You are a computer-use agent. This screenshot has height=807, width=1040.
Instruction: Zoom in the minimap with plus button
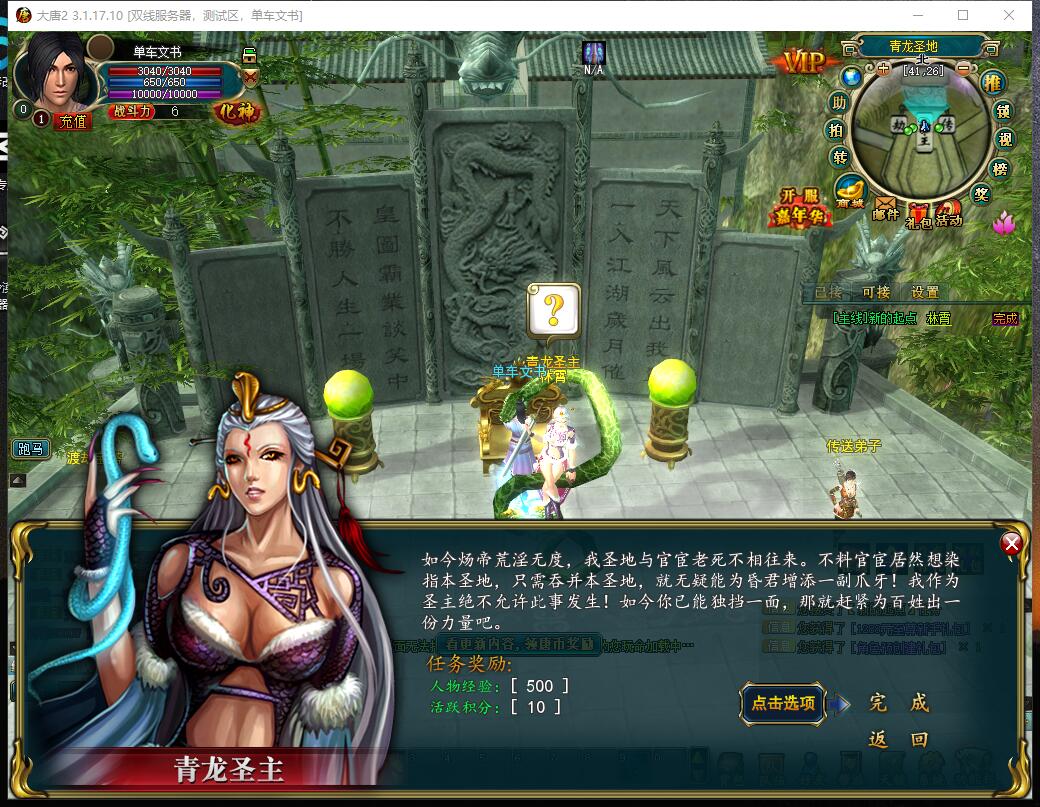883,69
